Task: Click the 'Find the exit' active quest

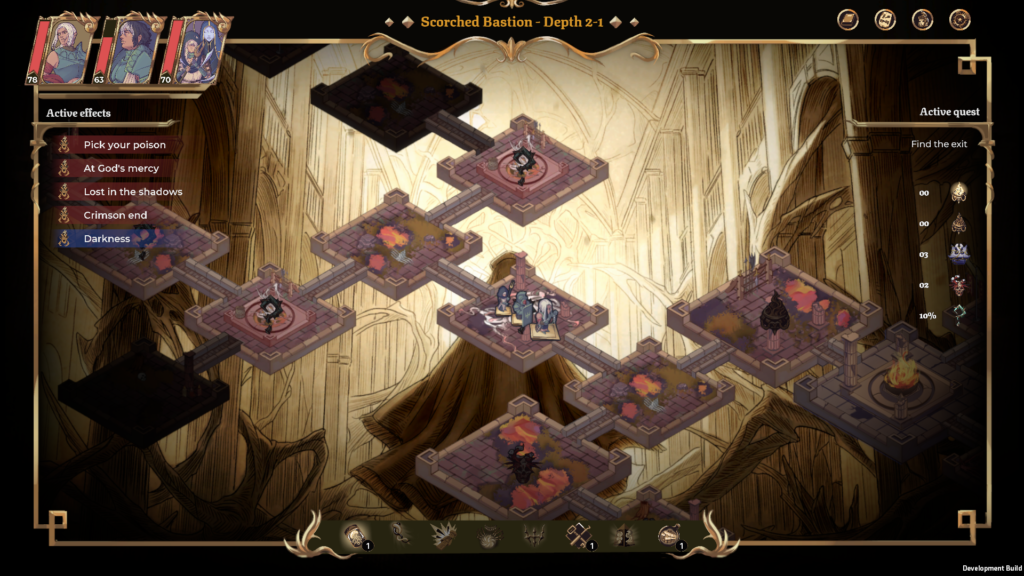Action: tap(938, 144)
